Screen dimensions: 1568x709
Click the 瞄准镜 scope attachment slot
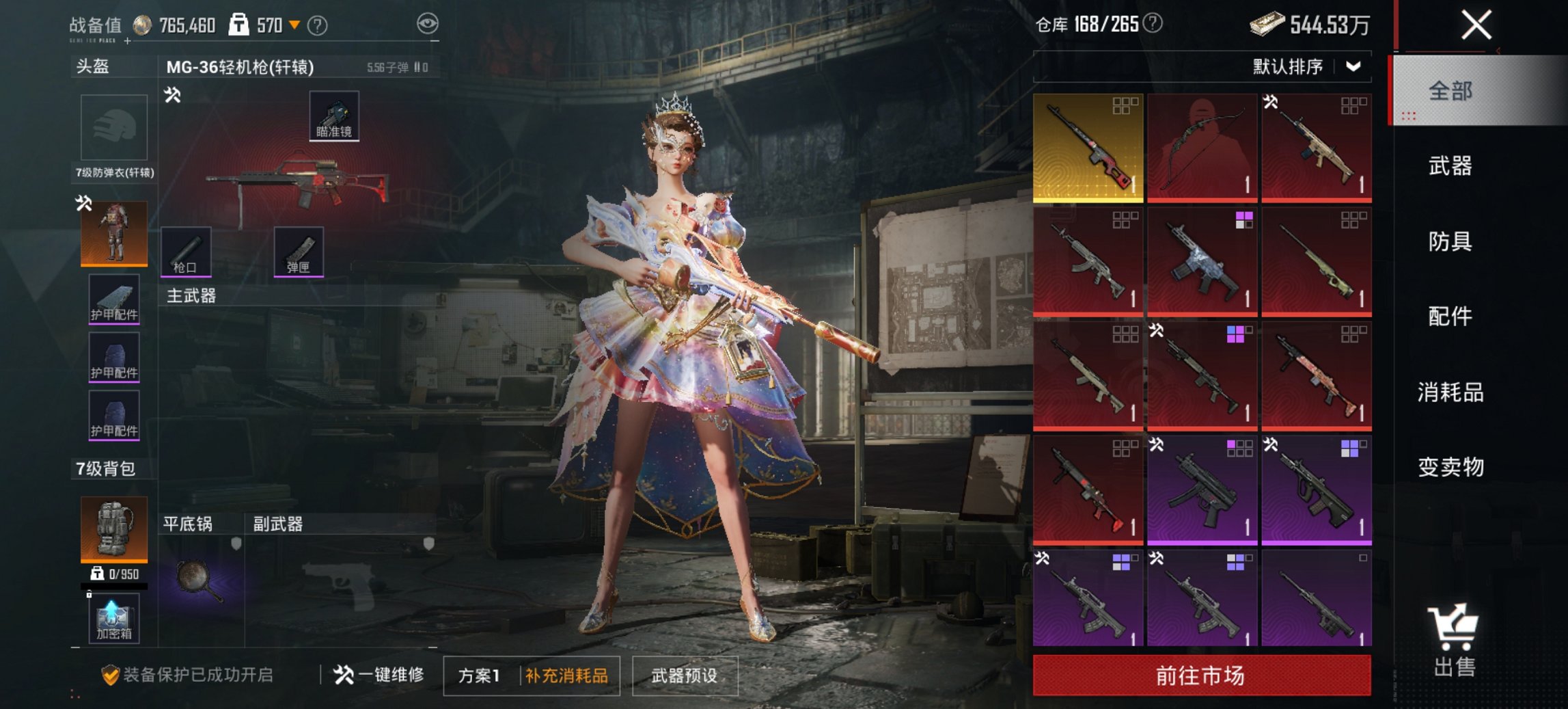coord(334,116)
